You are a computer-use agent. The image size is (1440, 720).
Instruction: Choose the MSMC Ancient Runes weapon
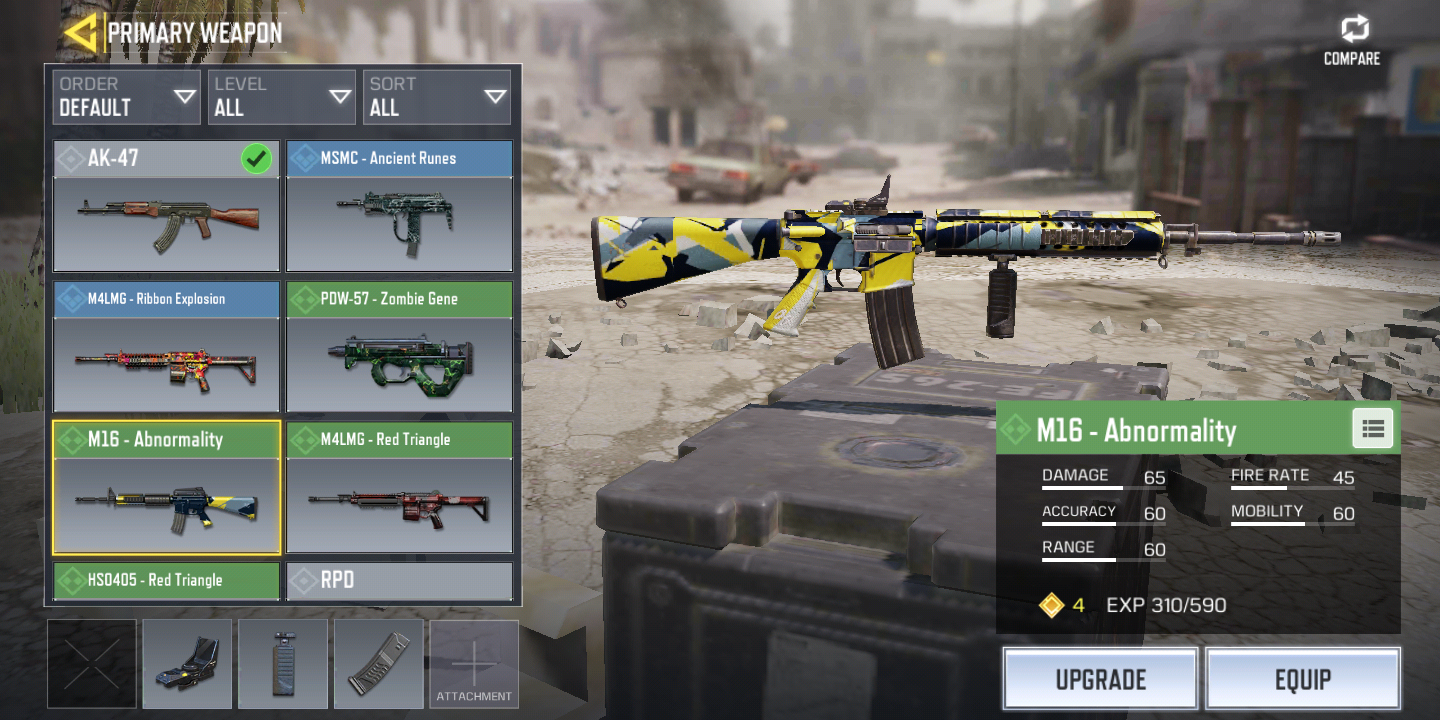[x=399, y=206]
